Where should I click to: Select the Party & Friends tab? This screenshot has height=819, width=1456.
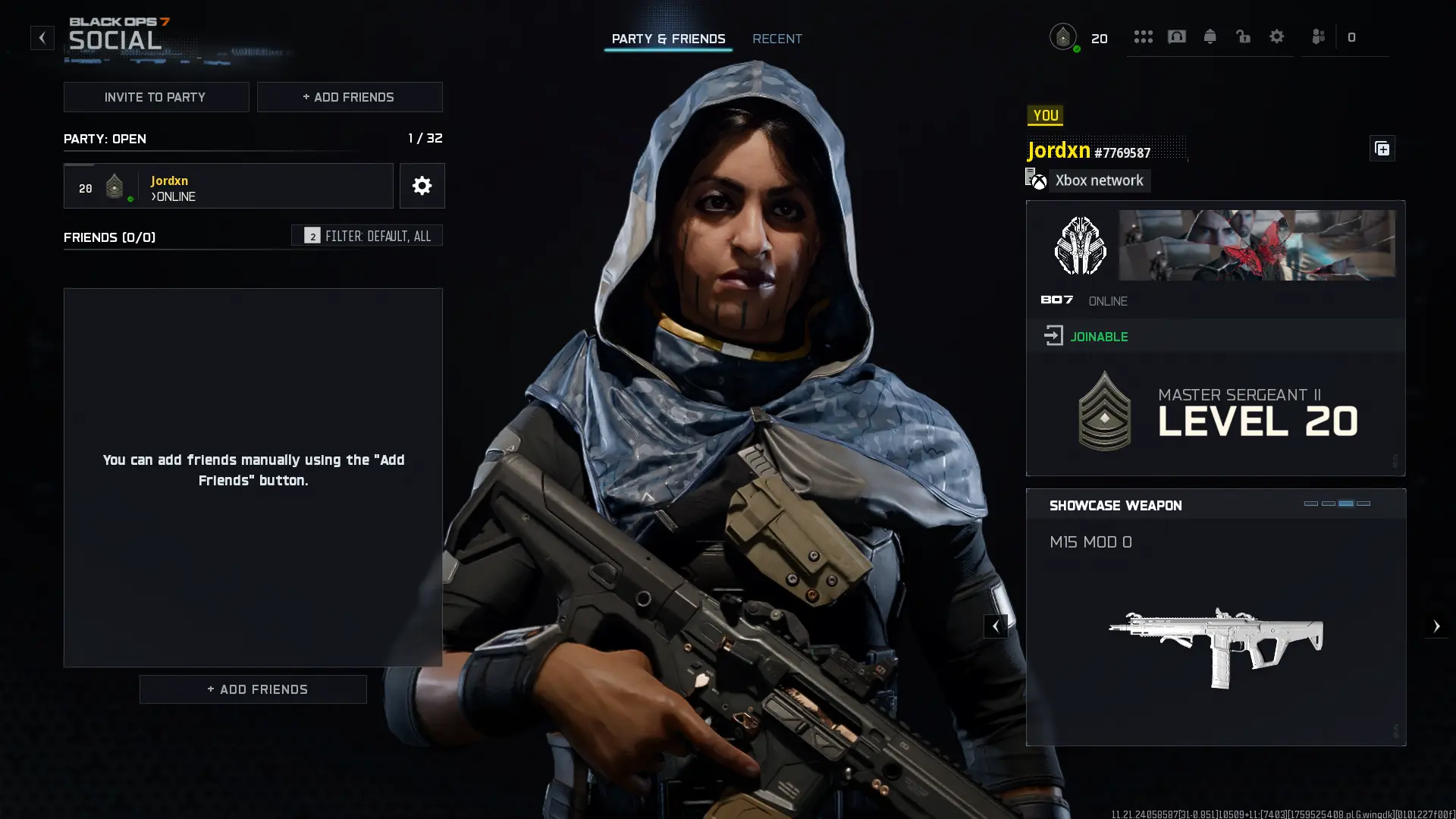pos(668,39)
